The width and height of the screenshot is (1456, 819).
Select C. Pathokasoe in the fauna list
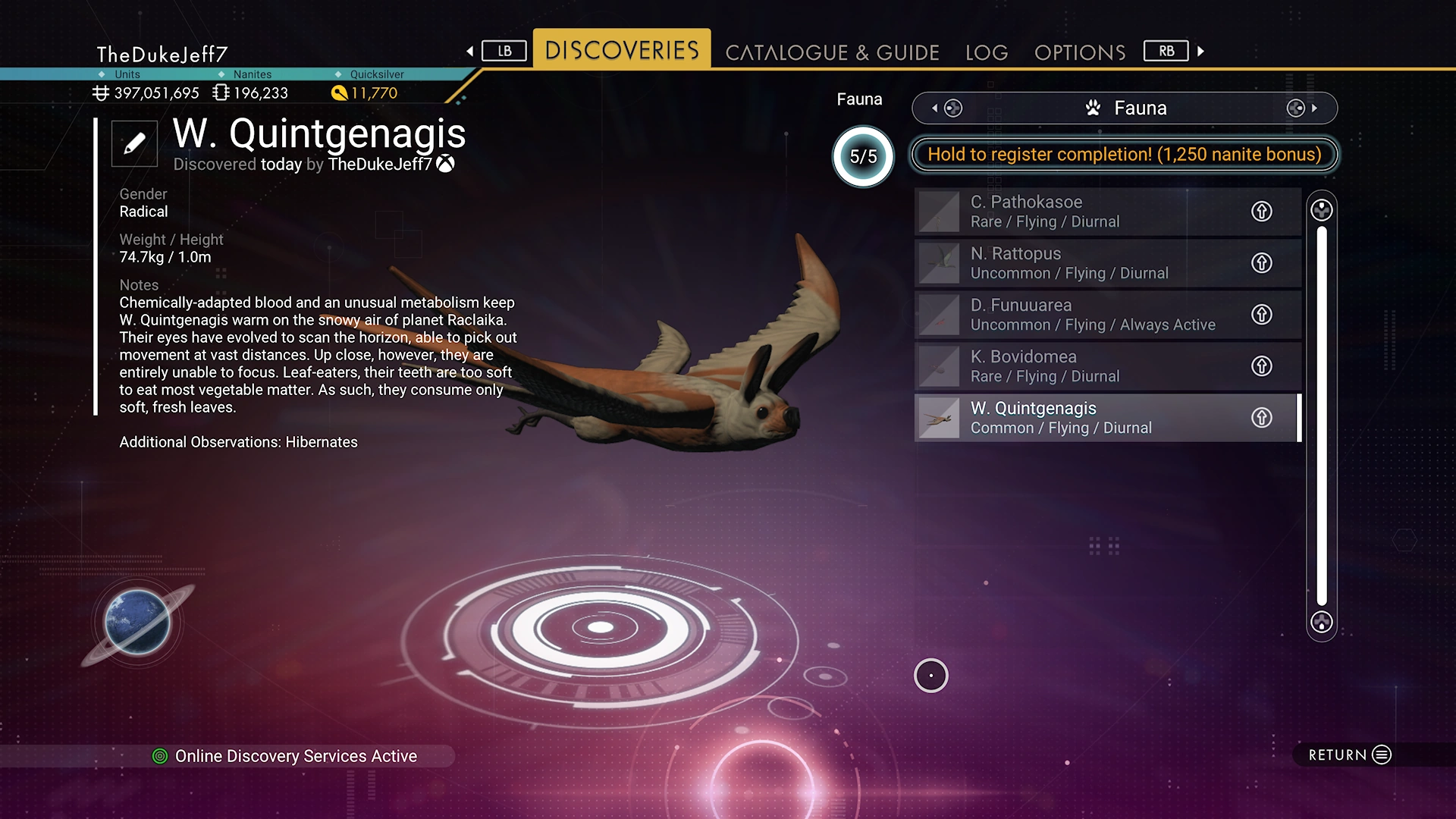[x=1077, y=212]
